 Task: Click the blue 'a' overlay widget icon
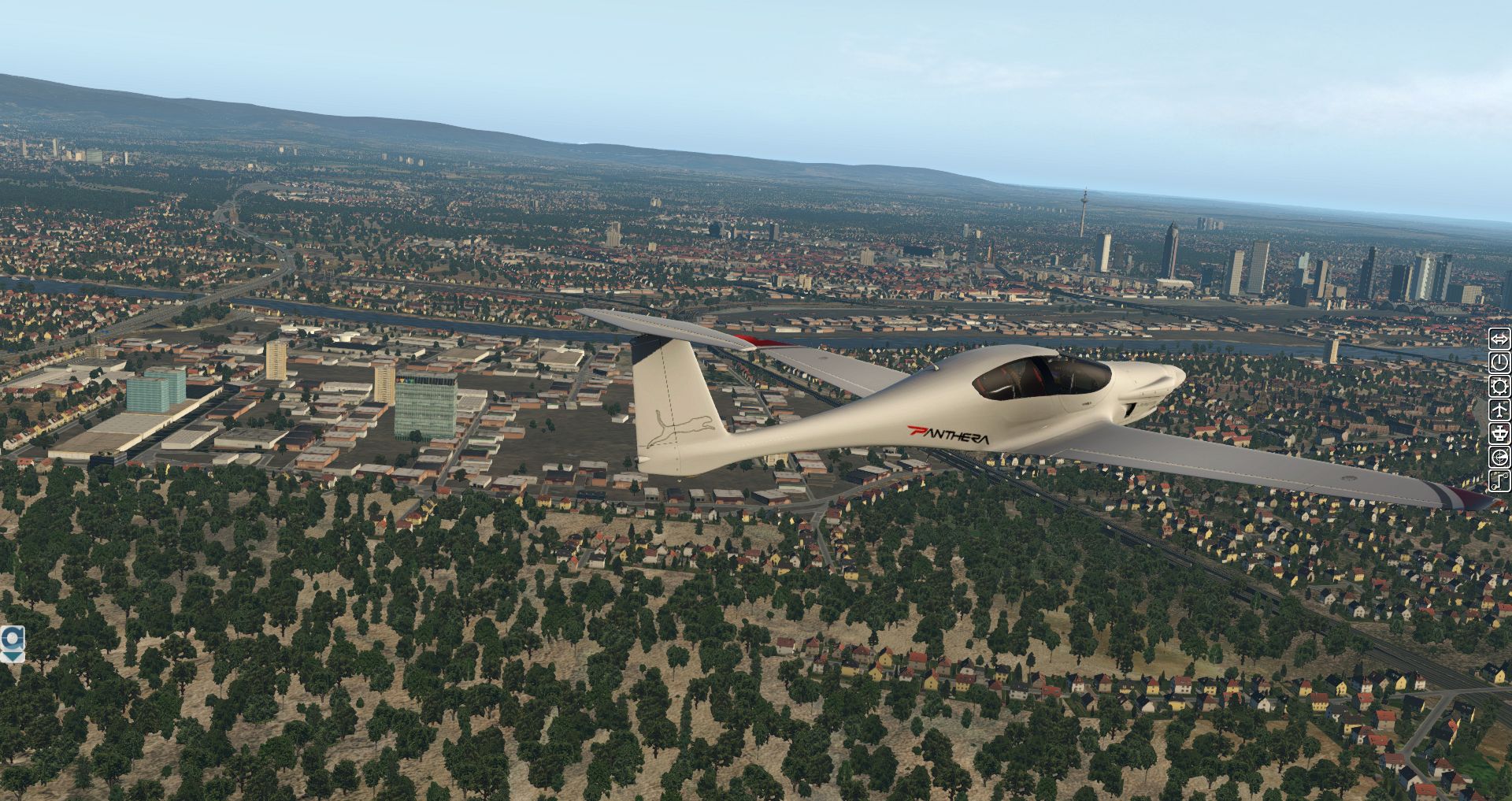[x=12, y=638]
